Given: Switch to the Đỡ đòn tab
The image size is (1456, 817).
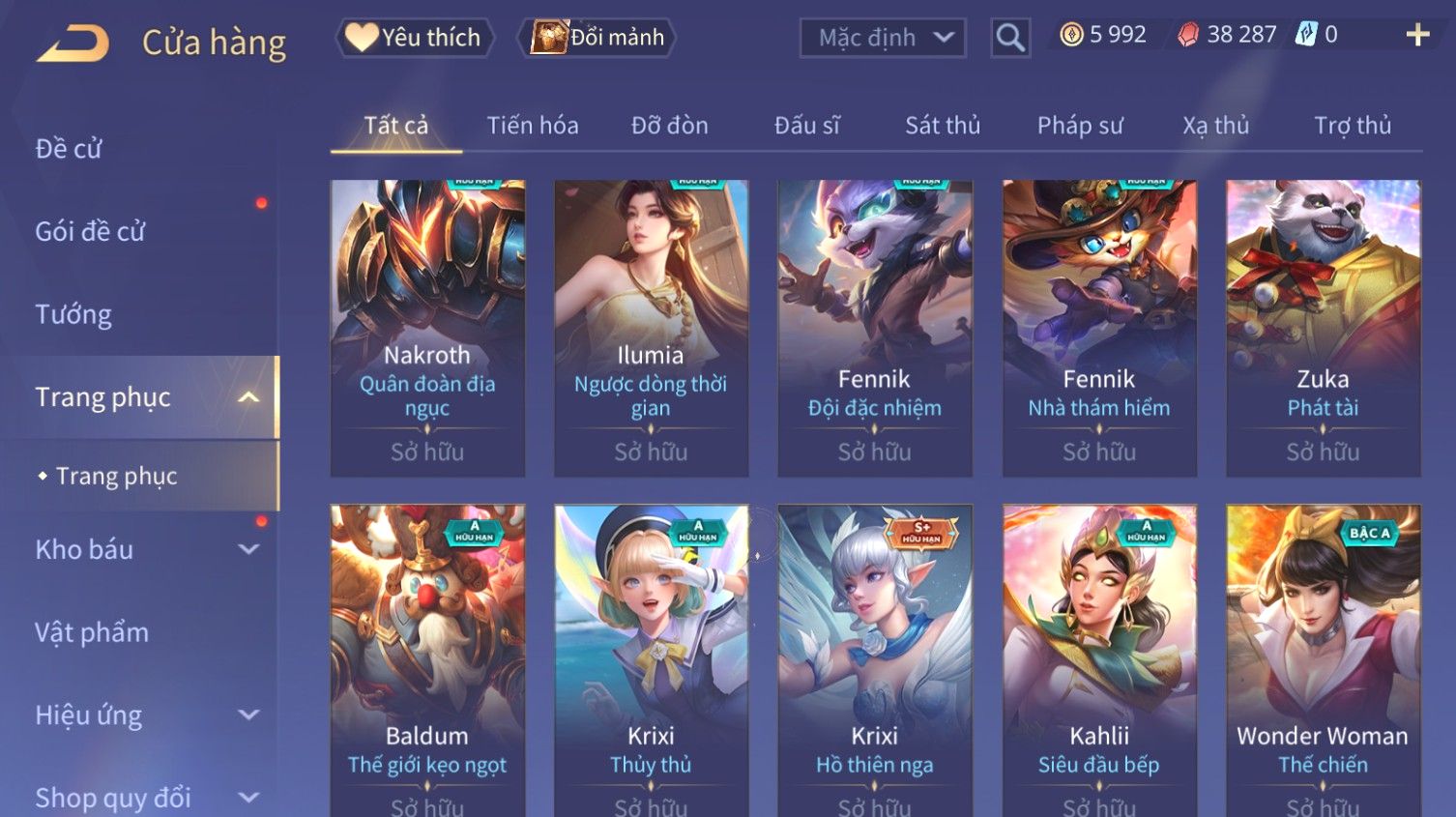Looking at the screenshot, I should [x=669, y=126].
